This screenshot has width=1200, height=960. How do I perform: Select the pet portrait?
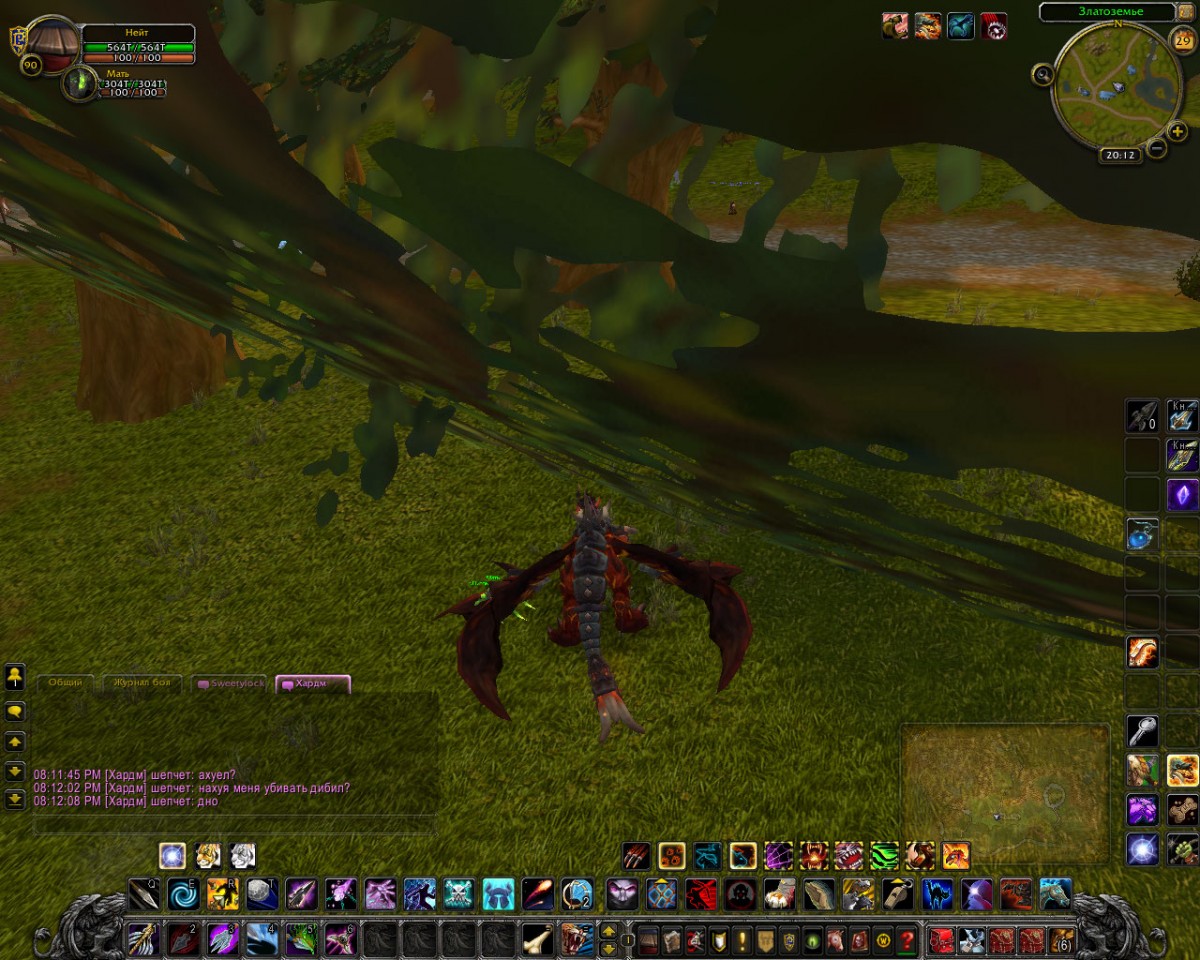point(79,83)
